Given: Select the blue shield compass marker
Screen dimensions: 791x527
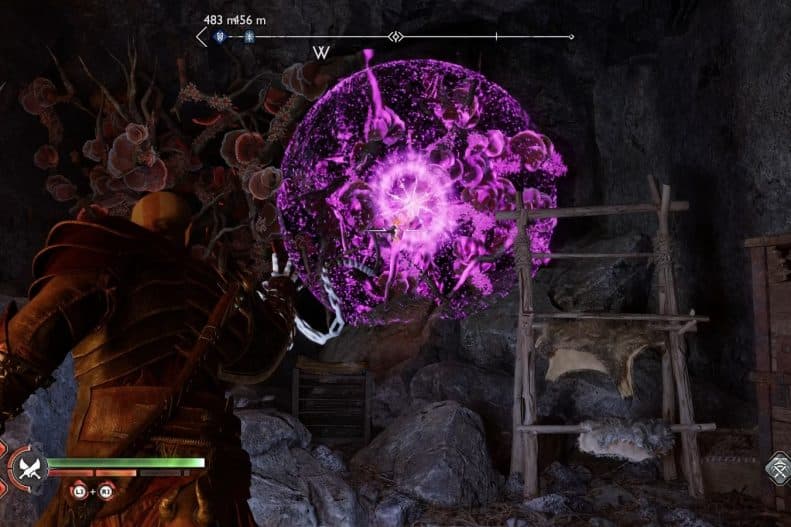Looking at the screenshot, I should coord(218,37).
